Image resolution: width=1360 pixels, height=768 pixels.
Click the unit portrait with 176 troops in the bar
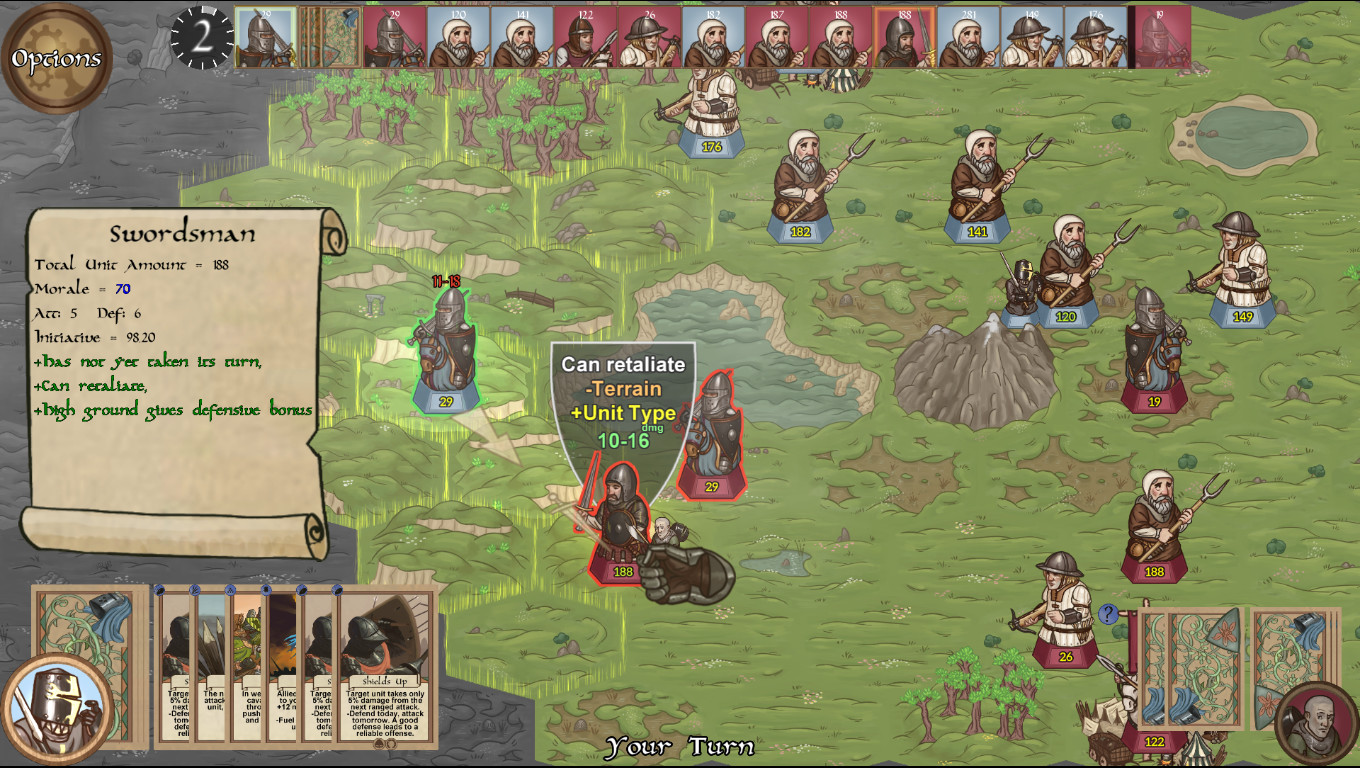[x=1095, y=37]
